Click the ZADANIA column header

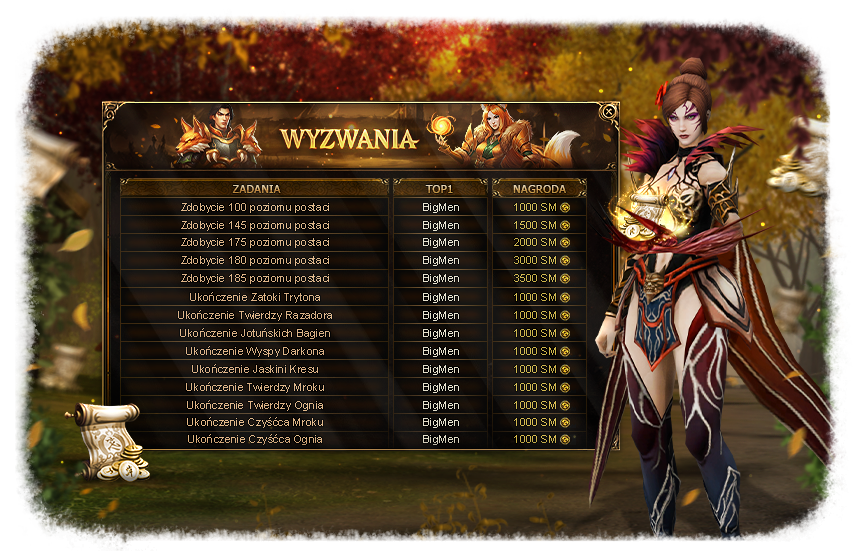click(255, 188)
